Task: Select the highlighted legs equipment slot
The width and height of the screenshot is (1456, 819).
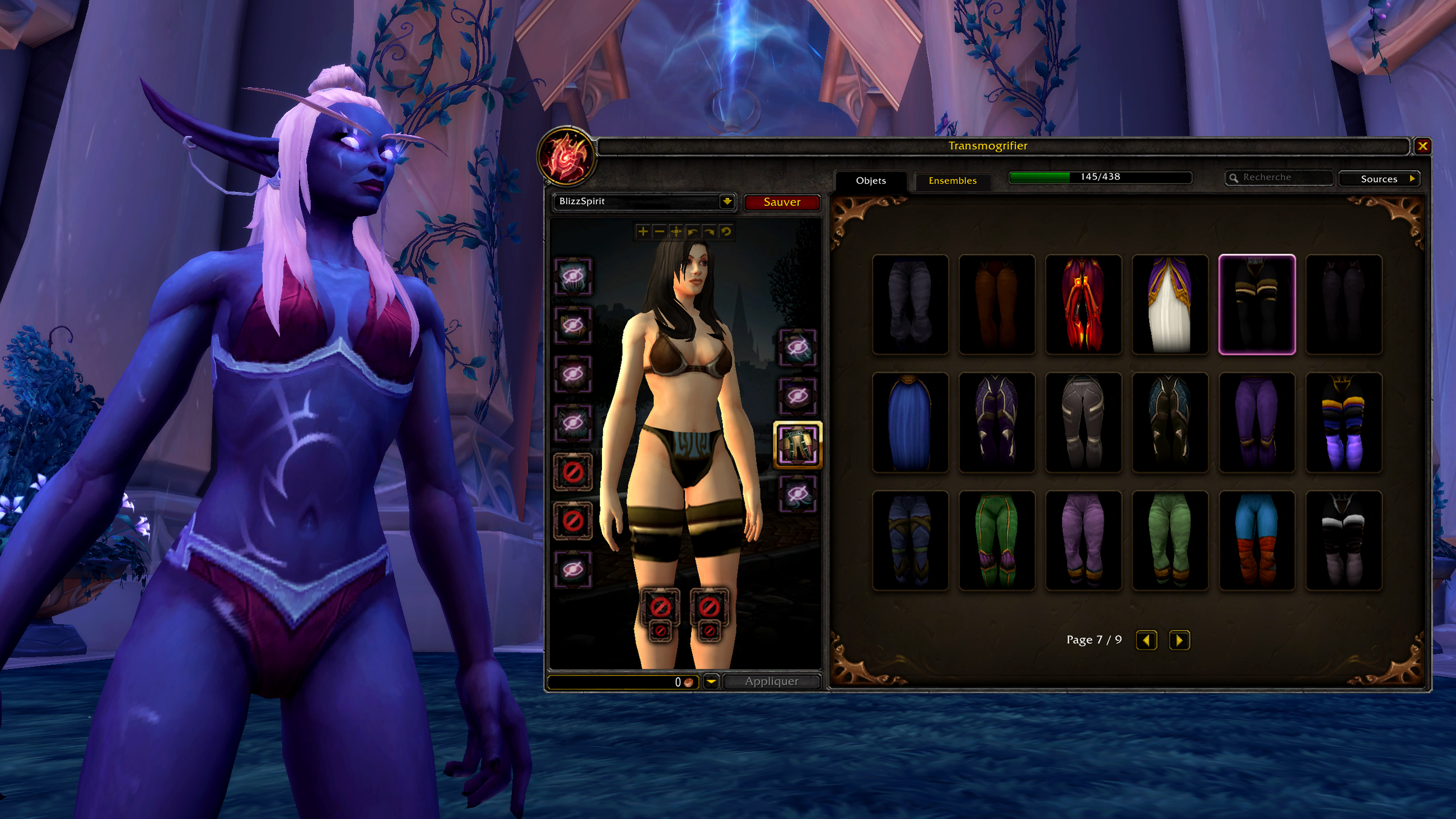Action: pyautogui.click(x=797, y=445)
